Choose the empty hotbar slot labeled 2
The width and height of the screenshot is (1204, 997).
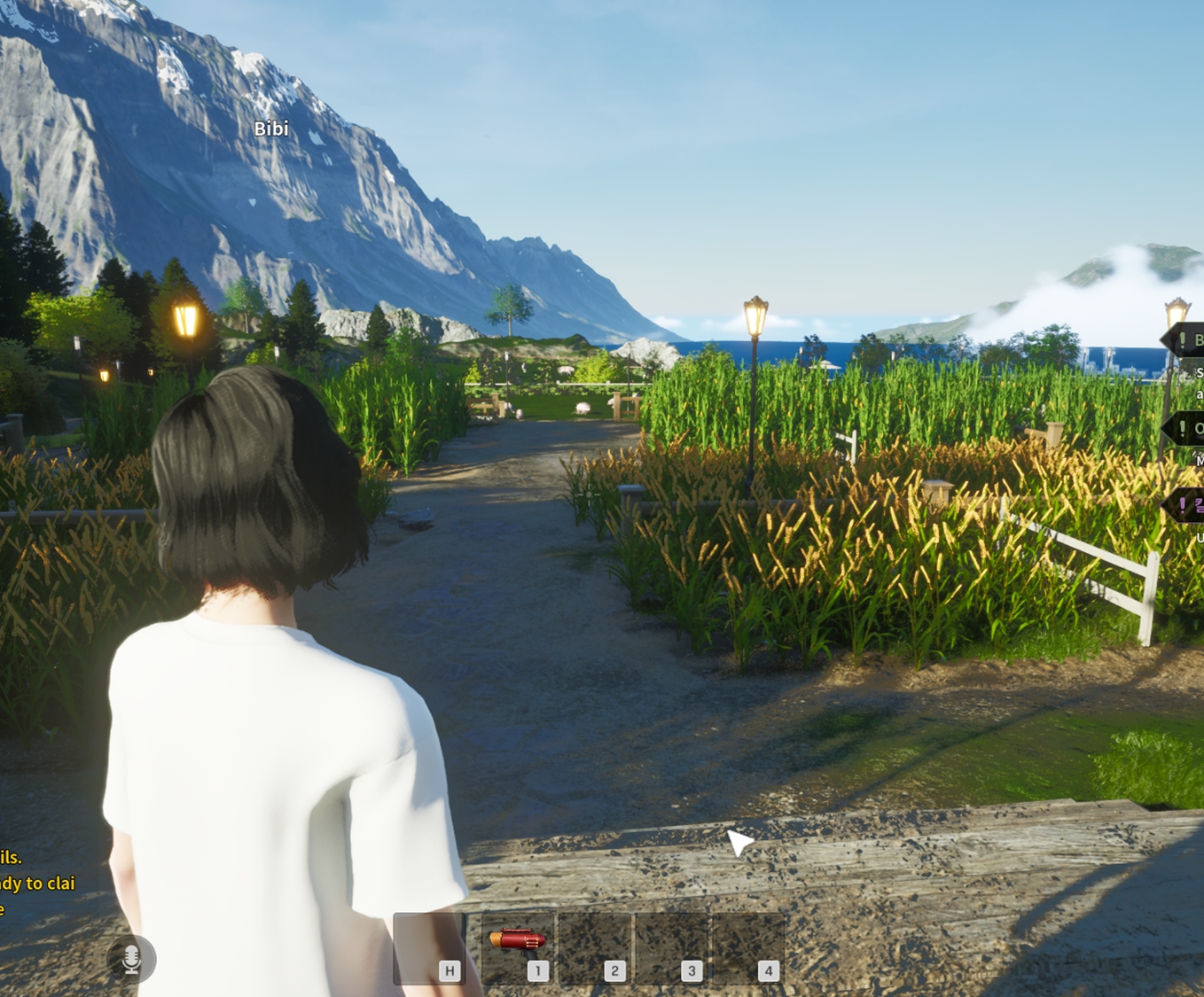pos(594,948)
